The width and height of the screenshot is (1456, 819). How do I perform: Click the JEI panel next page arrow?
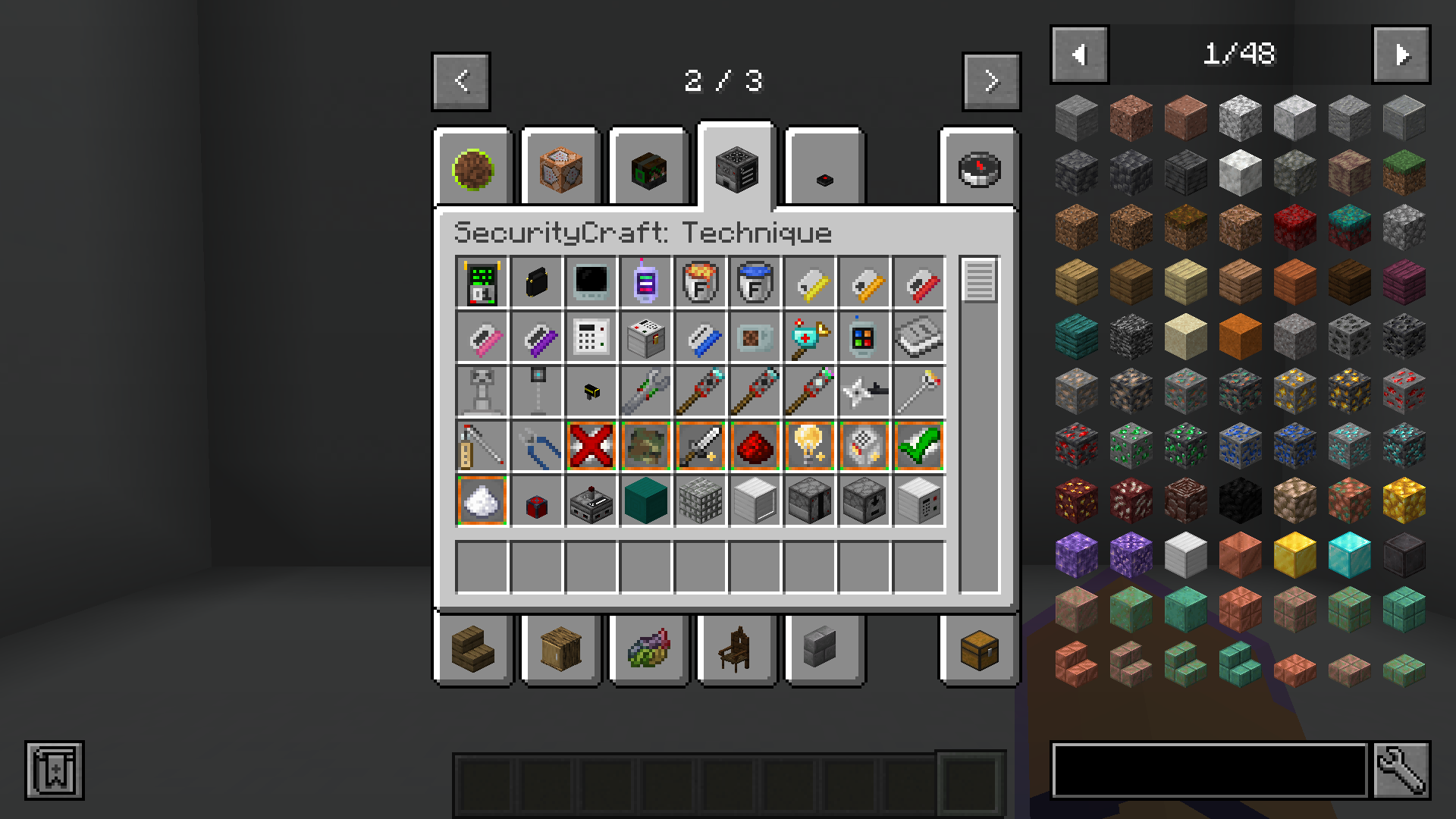(1401, 54)
